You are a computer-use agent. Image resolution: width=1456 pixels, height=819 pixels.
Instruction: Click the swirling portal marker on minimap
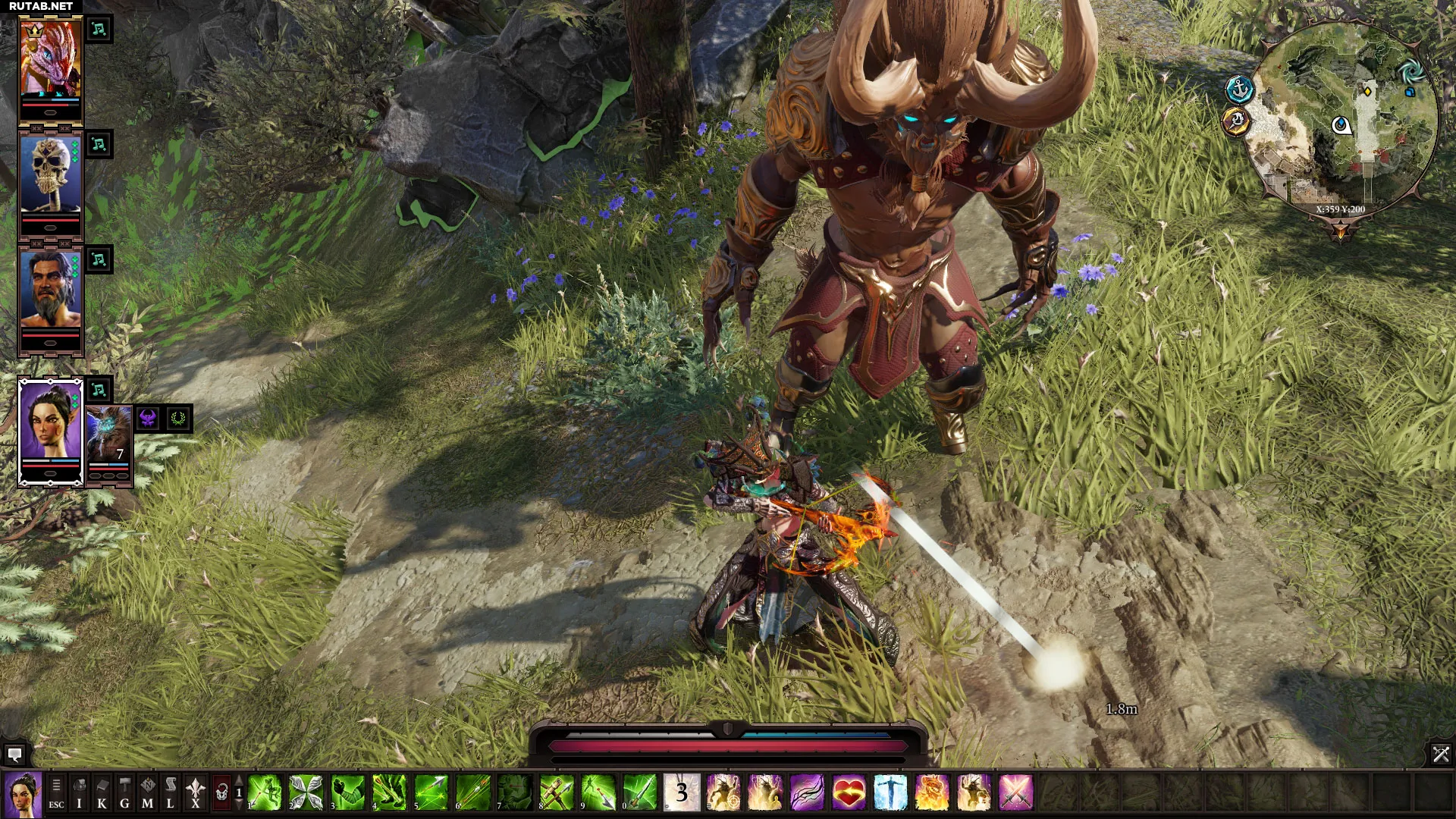coord(1410,73)
